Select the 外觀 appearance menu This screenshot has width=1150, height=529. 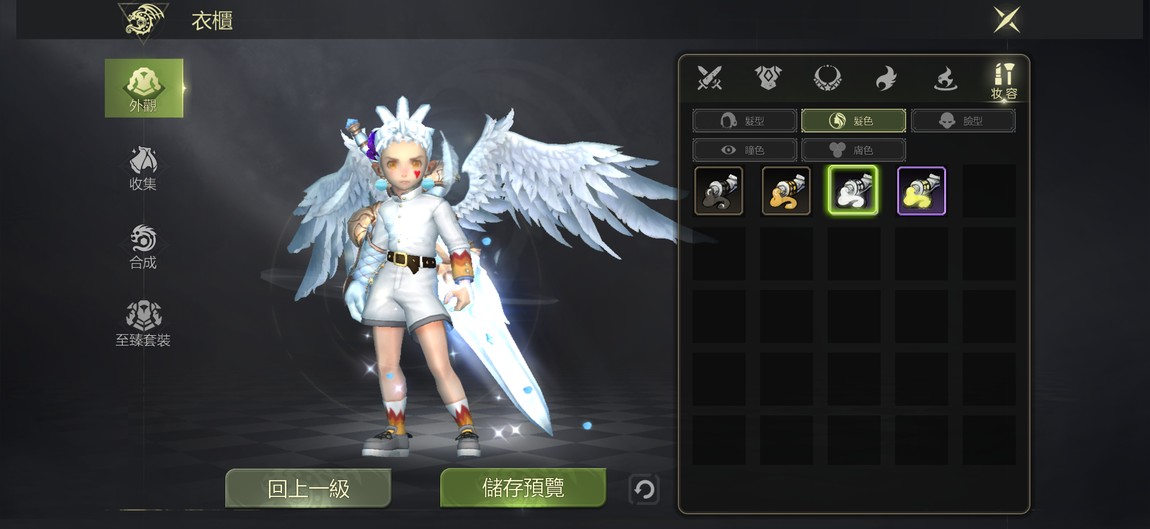coord(144,88)
